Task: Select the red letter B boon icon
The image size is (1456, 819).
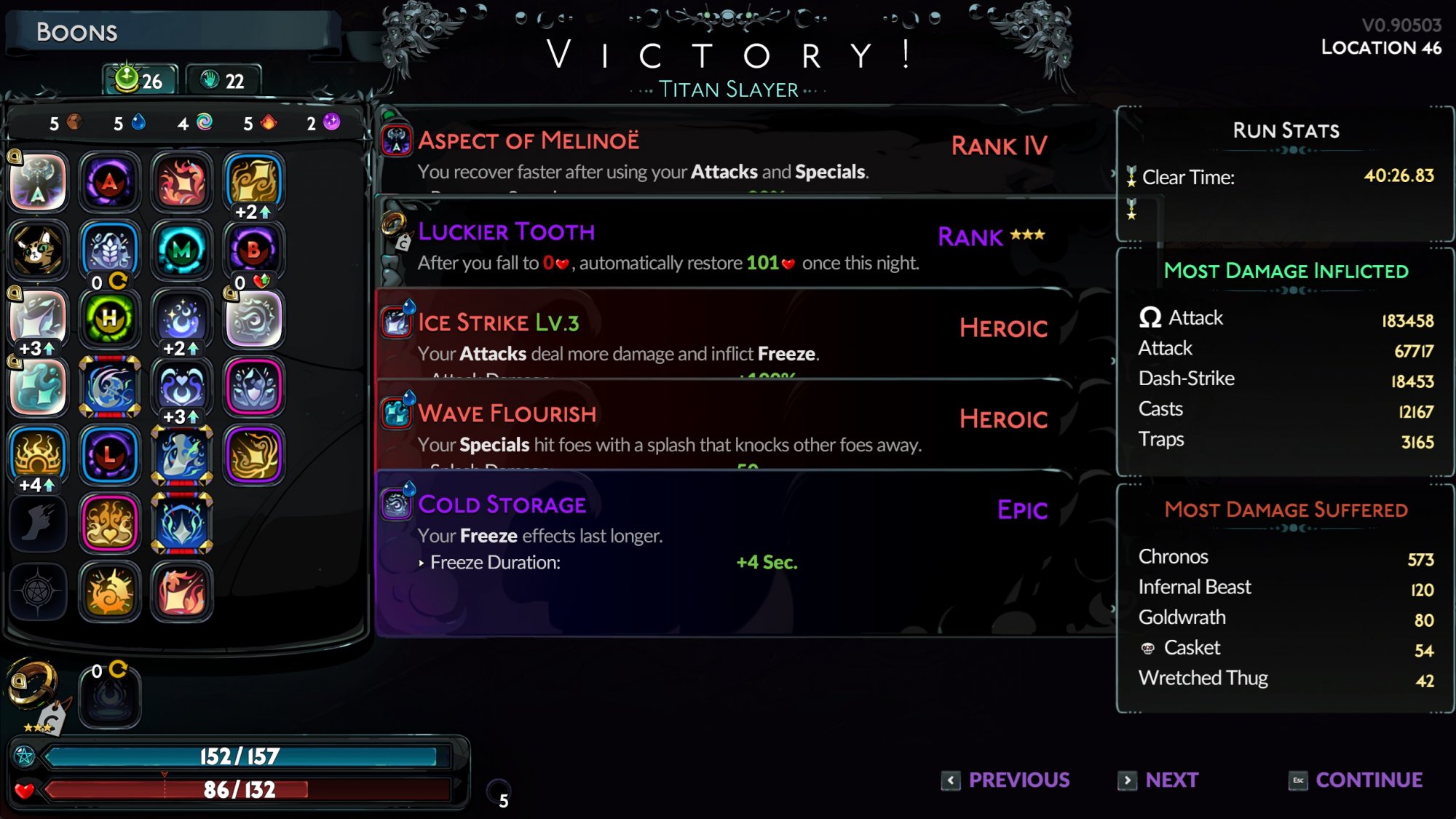Action: tap(253, 250)
